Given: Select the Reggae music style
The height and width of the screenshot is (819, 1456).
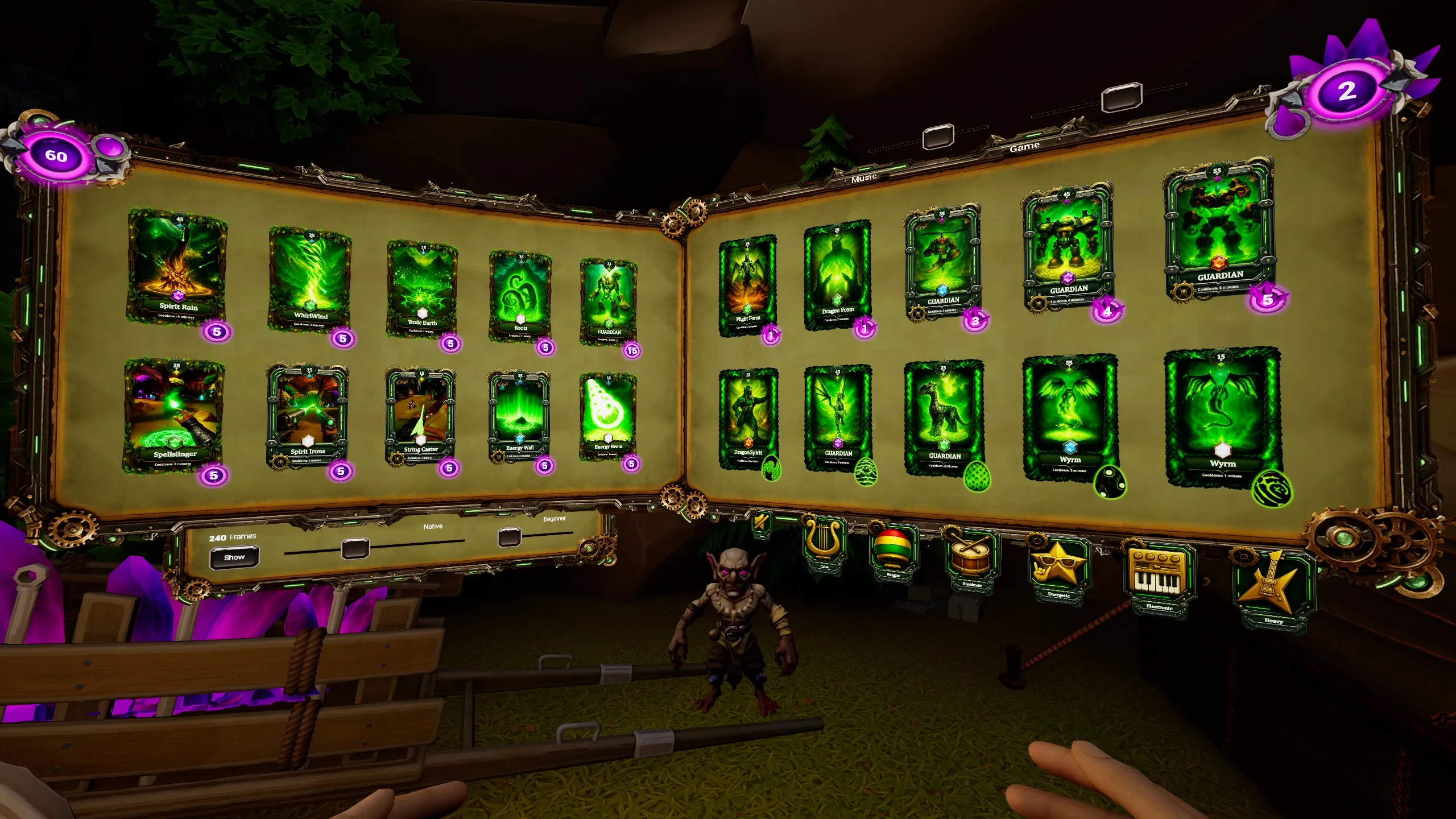Looking at the screenshot, I should [893, 552].
